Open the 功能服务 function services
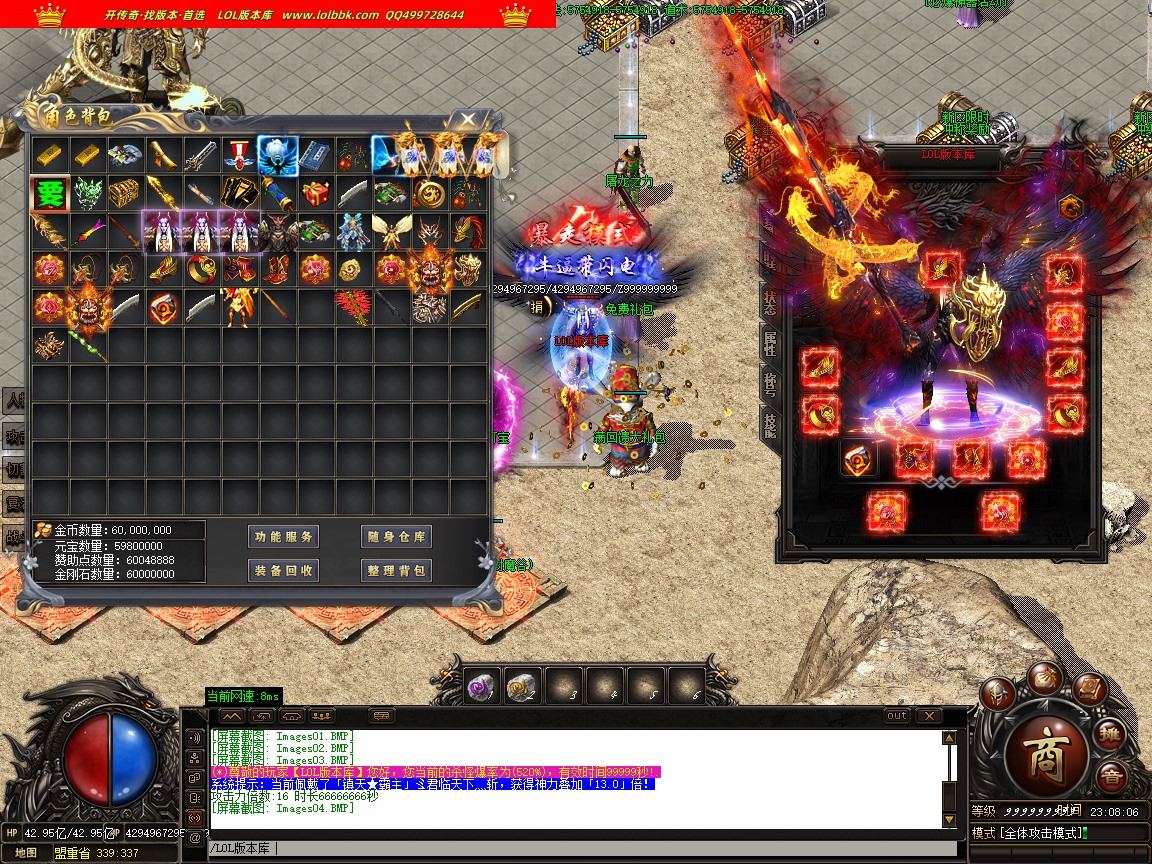The width and height of the screenshot is (1152, 864). click(x=284, y=537)
